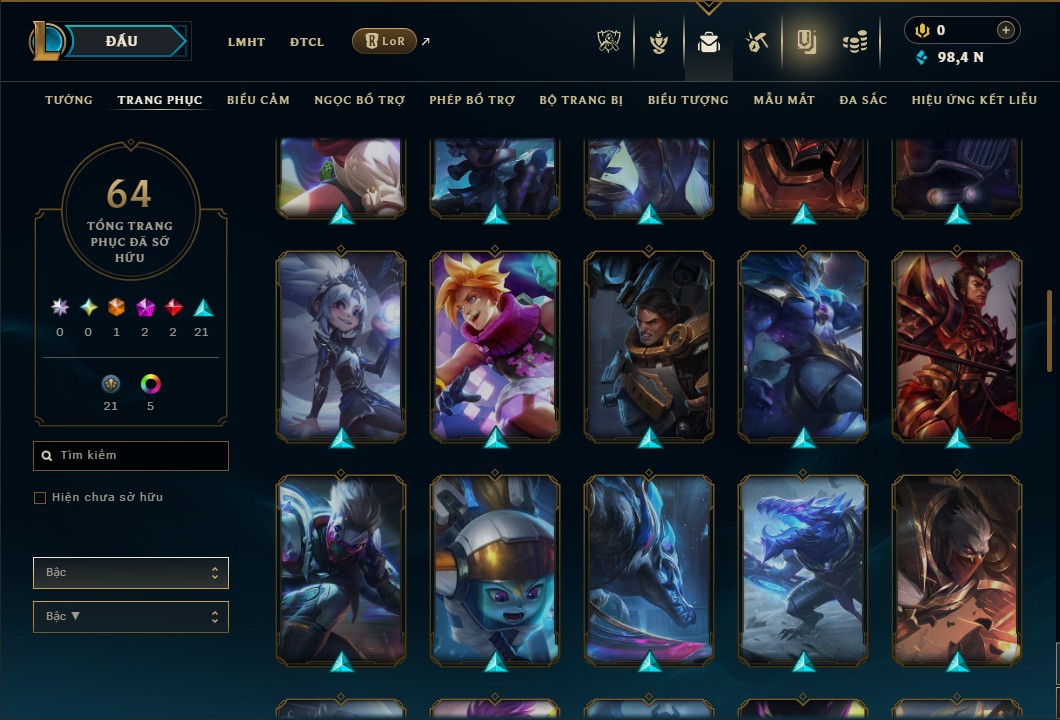Click the Tìm kiếm search field
The image size is (1060, 720).
[131, 456]
